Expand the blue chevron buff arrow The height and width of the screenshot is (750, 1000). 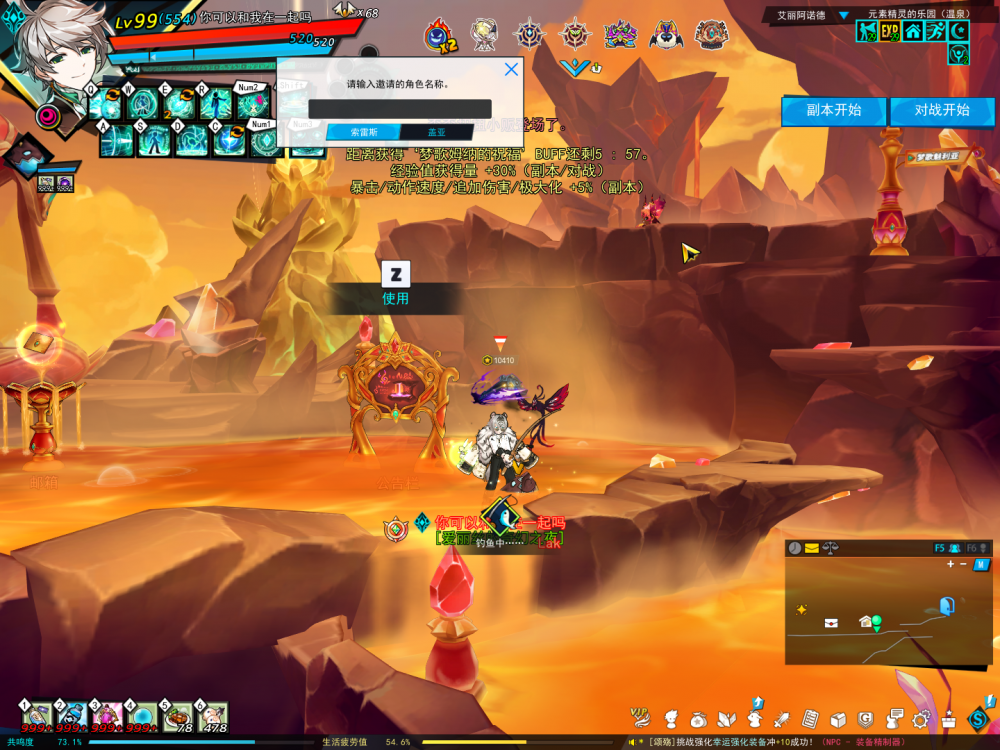574,68
